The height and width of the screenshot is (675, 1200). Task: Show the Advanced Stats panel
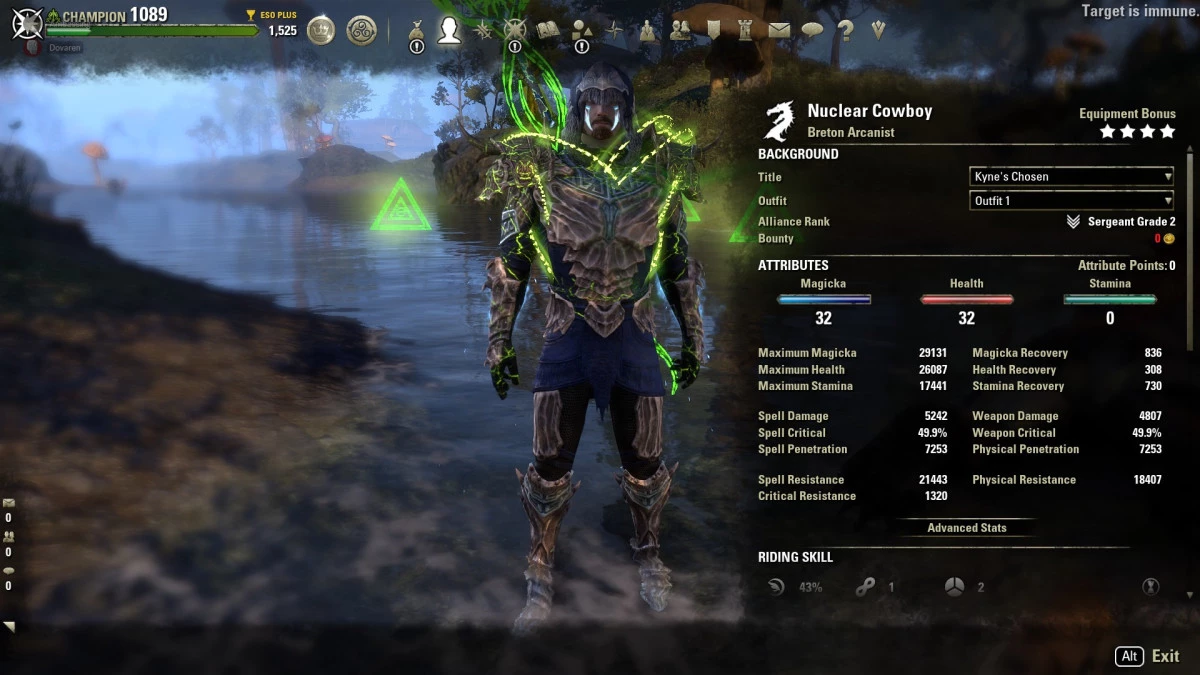coord(966,528)
